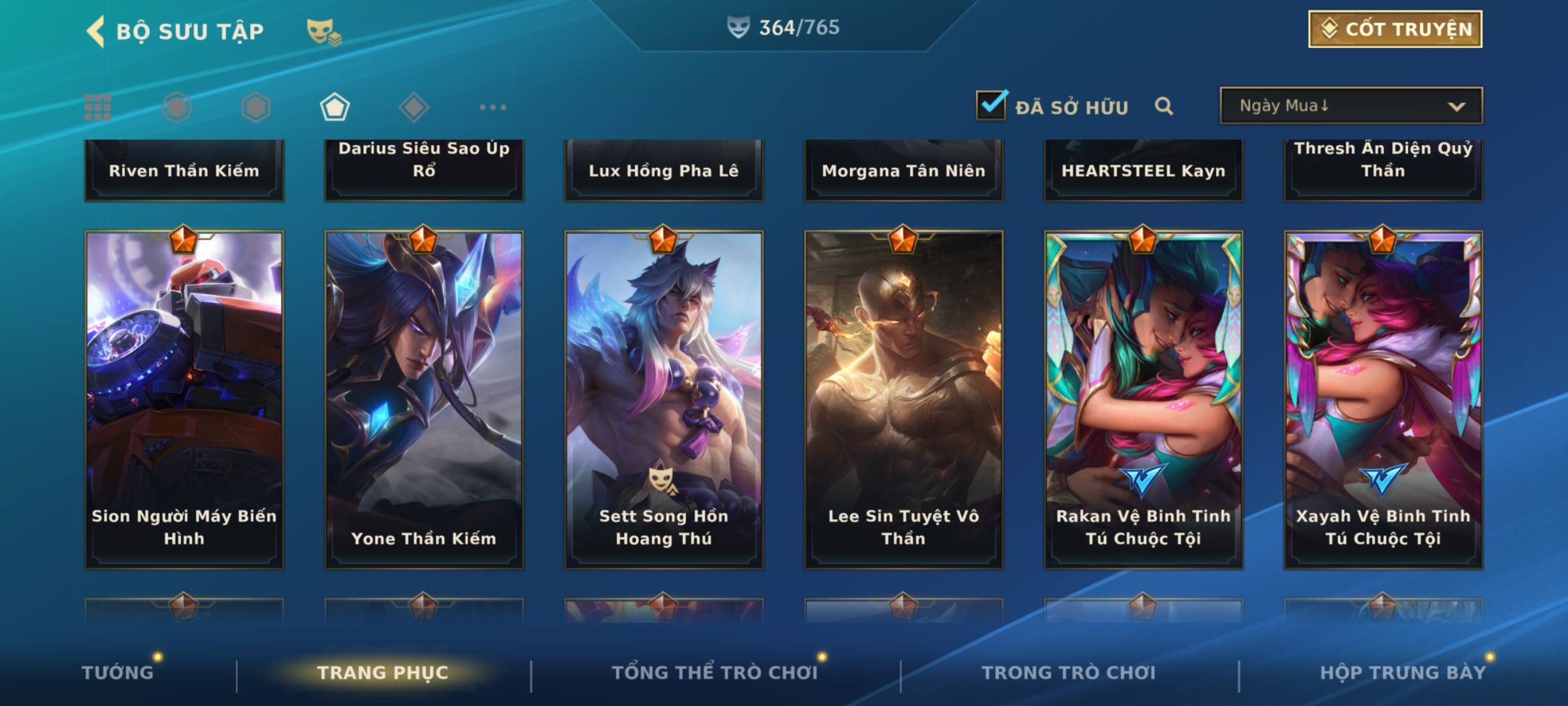Go back from Bộ Sưu Tập
1568x706 pixels.
[96, 31]
